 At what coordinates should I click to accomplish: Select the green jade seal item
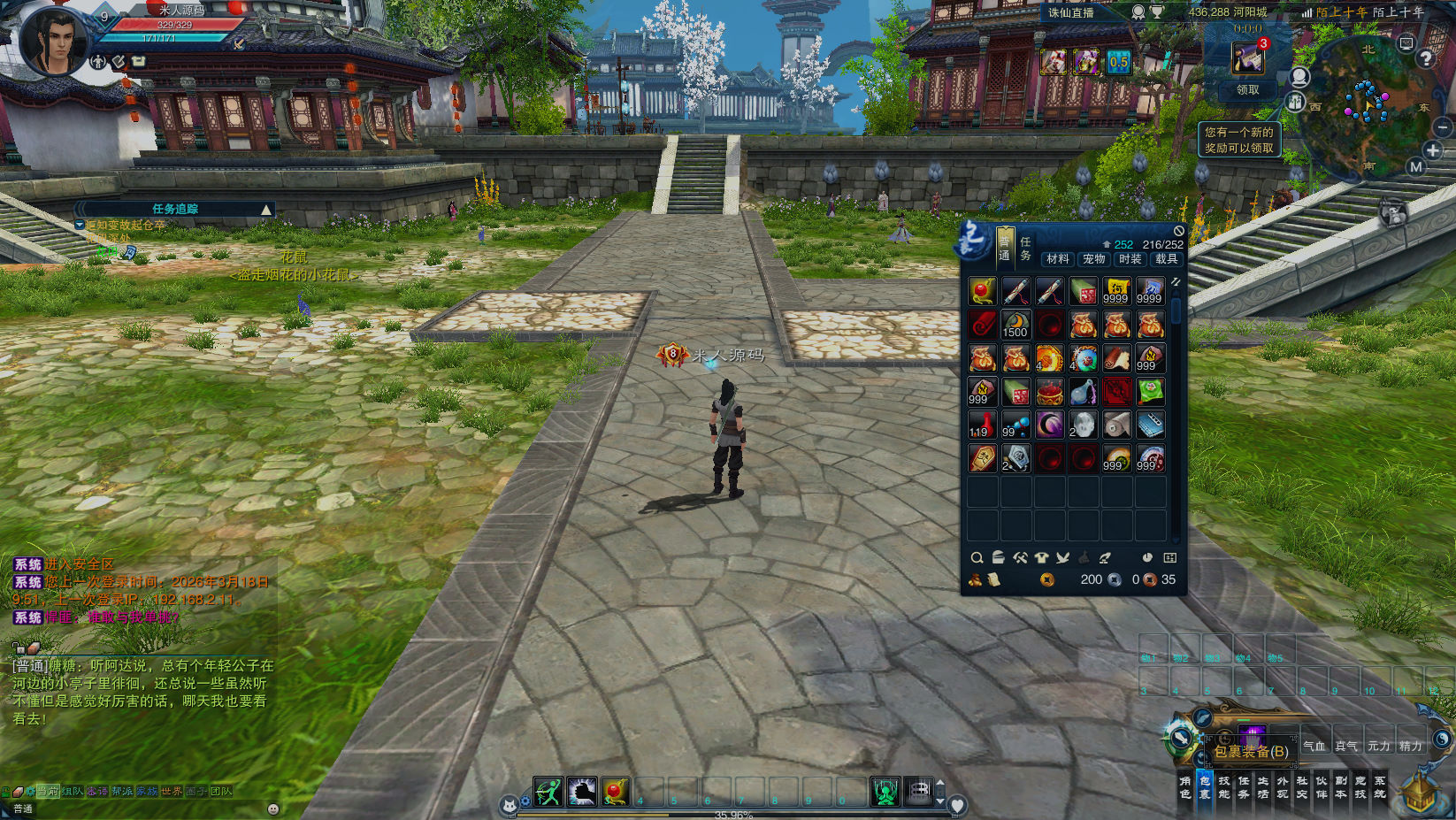tap(1150, 391)
